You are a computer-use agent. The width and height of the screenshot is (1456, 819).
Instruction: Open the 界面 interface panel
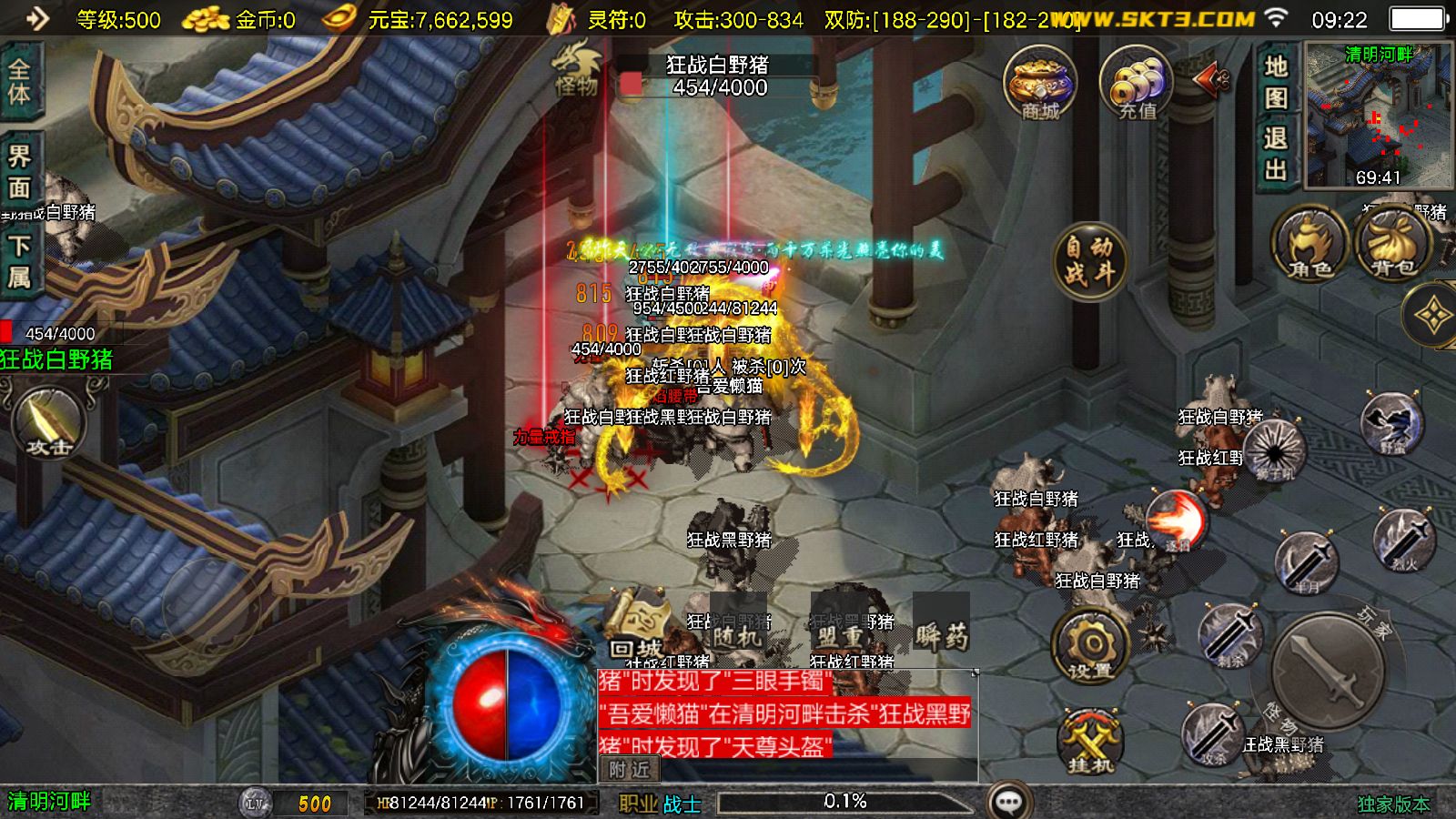19,171
